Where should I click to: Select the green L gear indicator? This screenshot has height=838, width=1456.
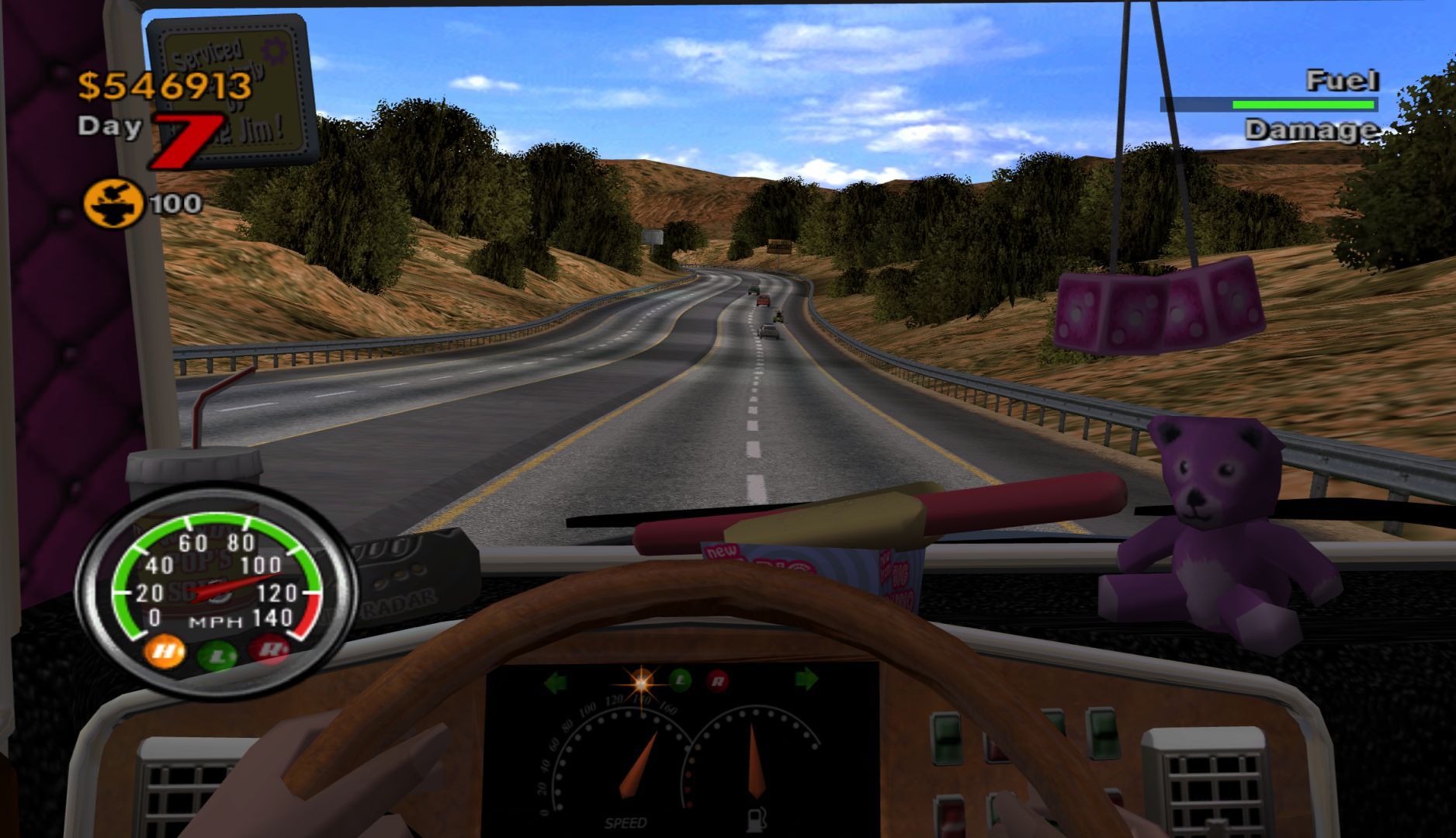click(217, 656)
